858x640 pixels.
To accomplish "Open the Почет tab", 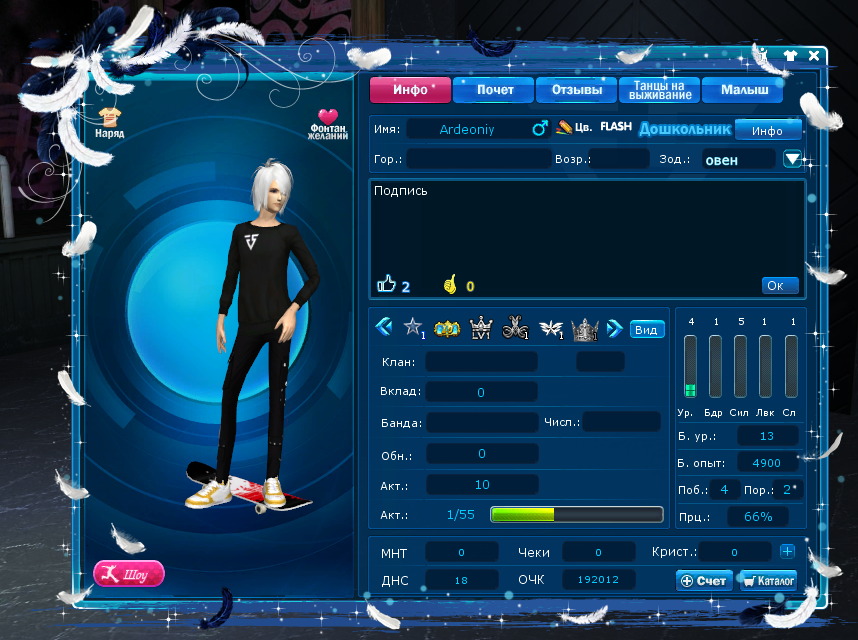I will pos(493,90).
